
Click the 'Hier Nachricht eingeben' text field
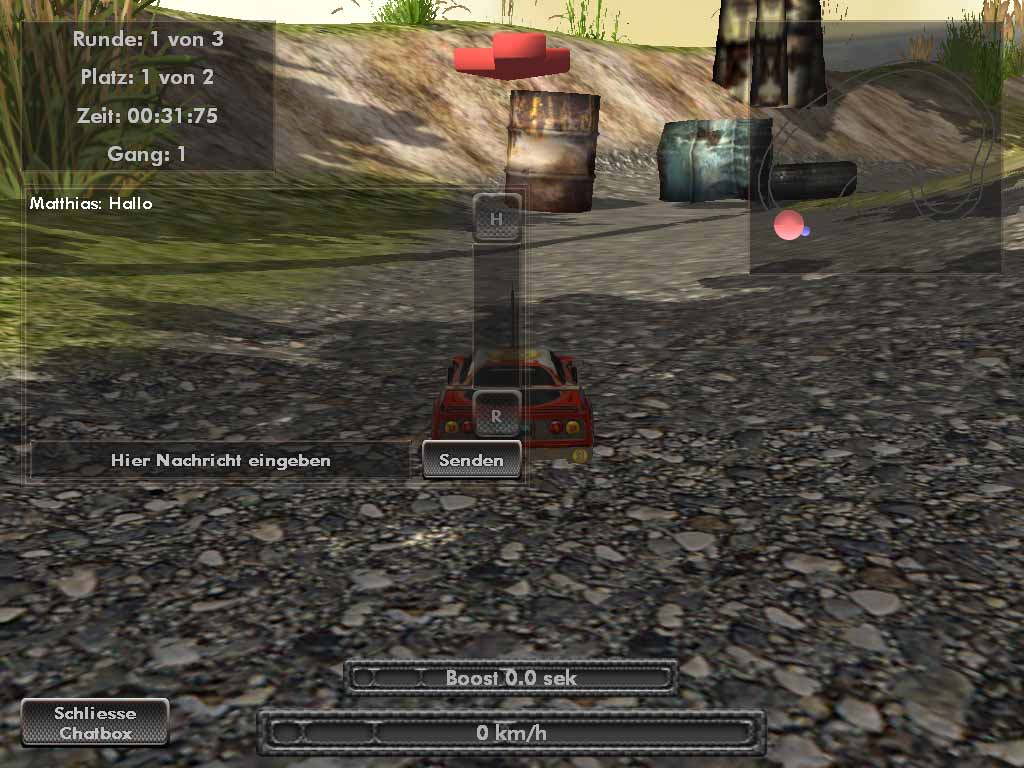221,460
